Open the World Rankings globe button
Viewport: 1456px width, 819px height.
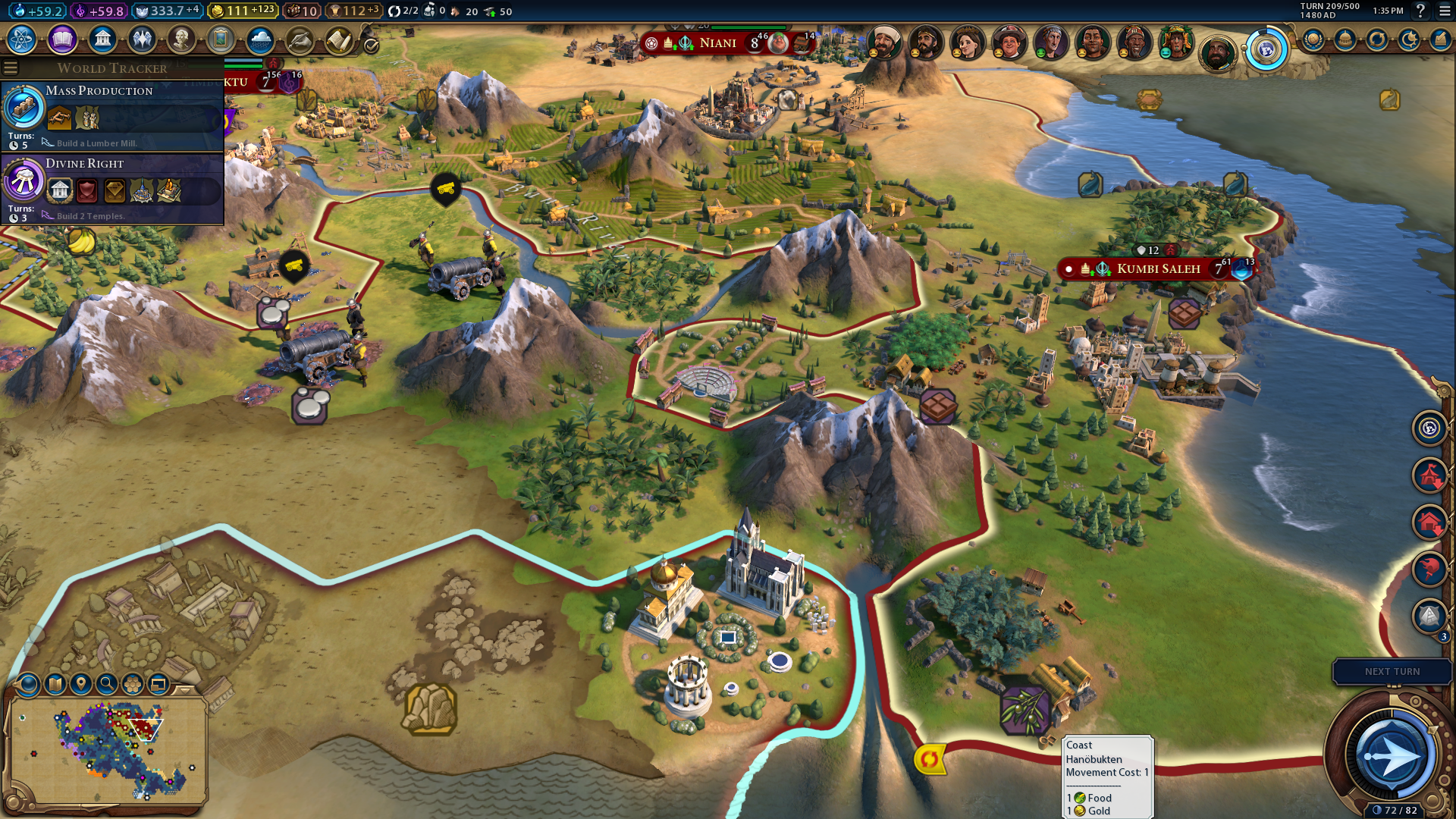pyautogui.click(x=1313, y=39)
